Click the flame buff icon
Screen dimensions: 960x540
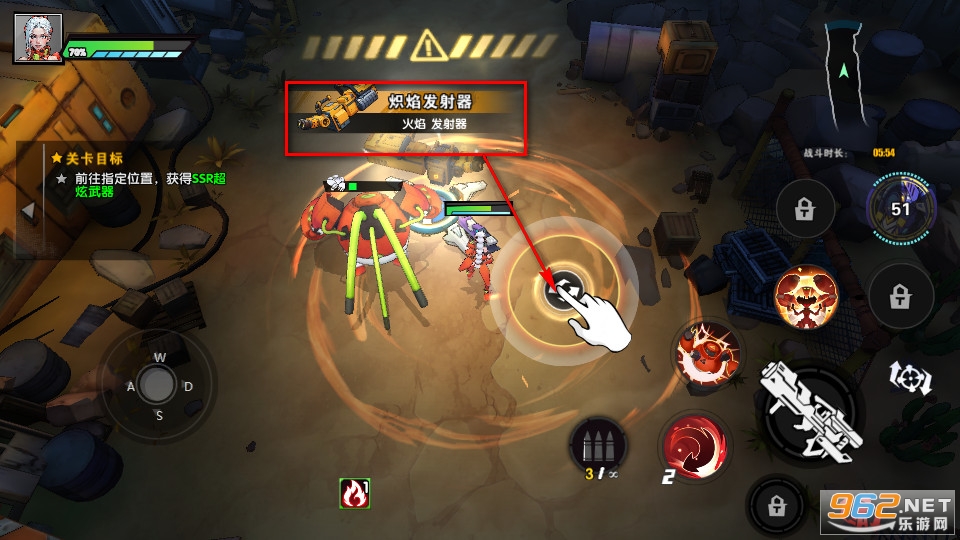pyautogui.click(x=354, y=492)
